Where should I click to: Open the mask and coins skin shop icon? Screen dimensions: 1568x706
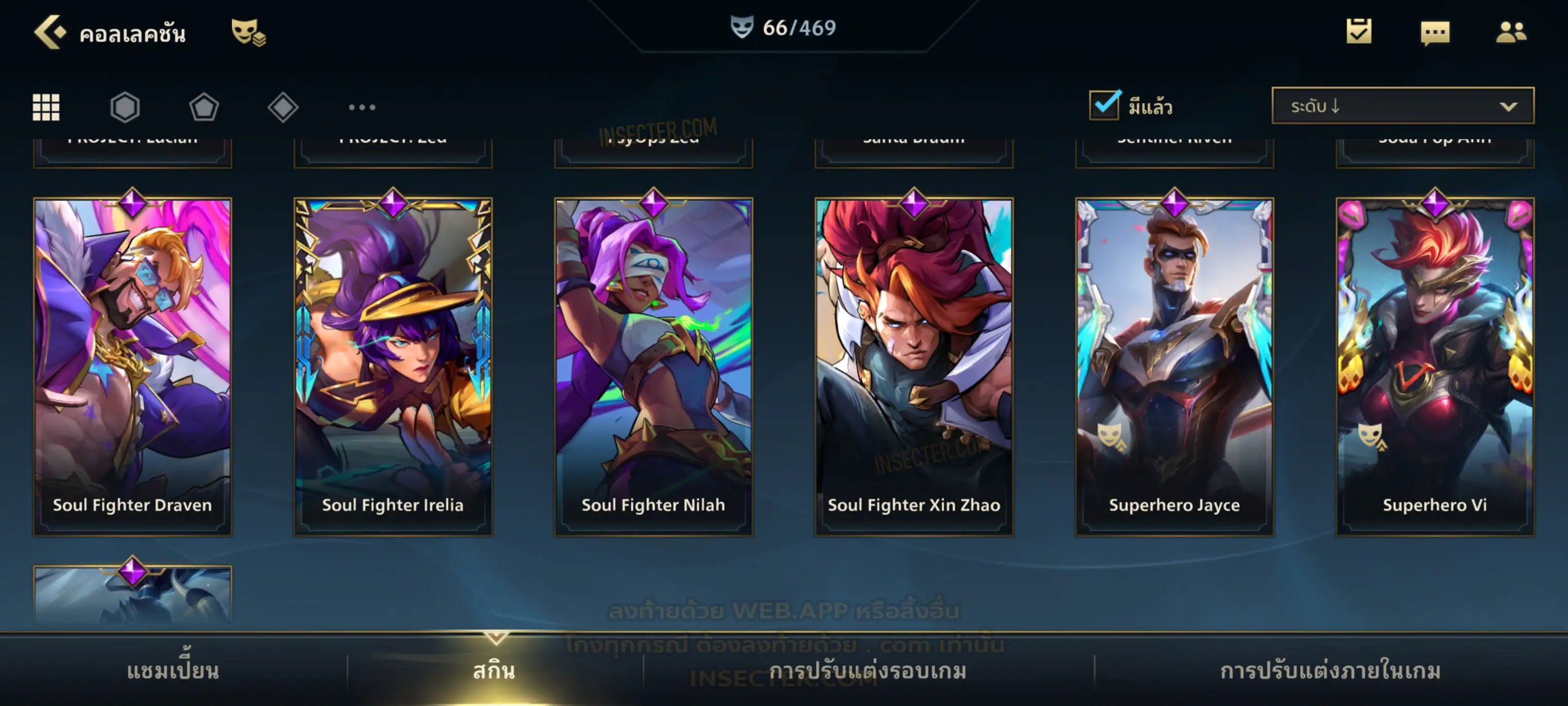[248, 32]
